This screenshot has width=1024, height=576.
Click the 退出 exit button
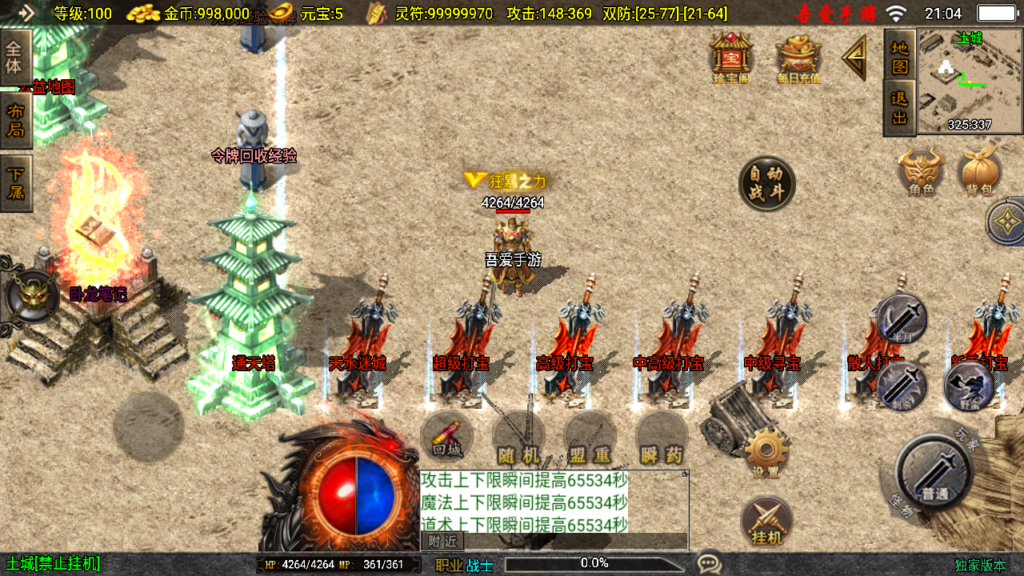(x=899, y=108)
